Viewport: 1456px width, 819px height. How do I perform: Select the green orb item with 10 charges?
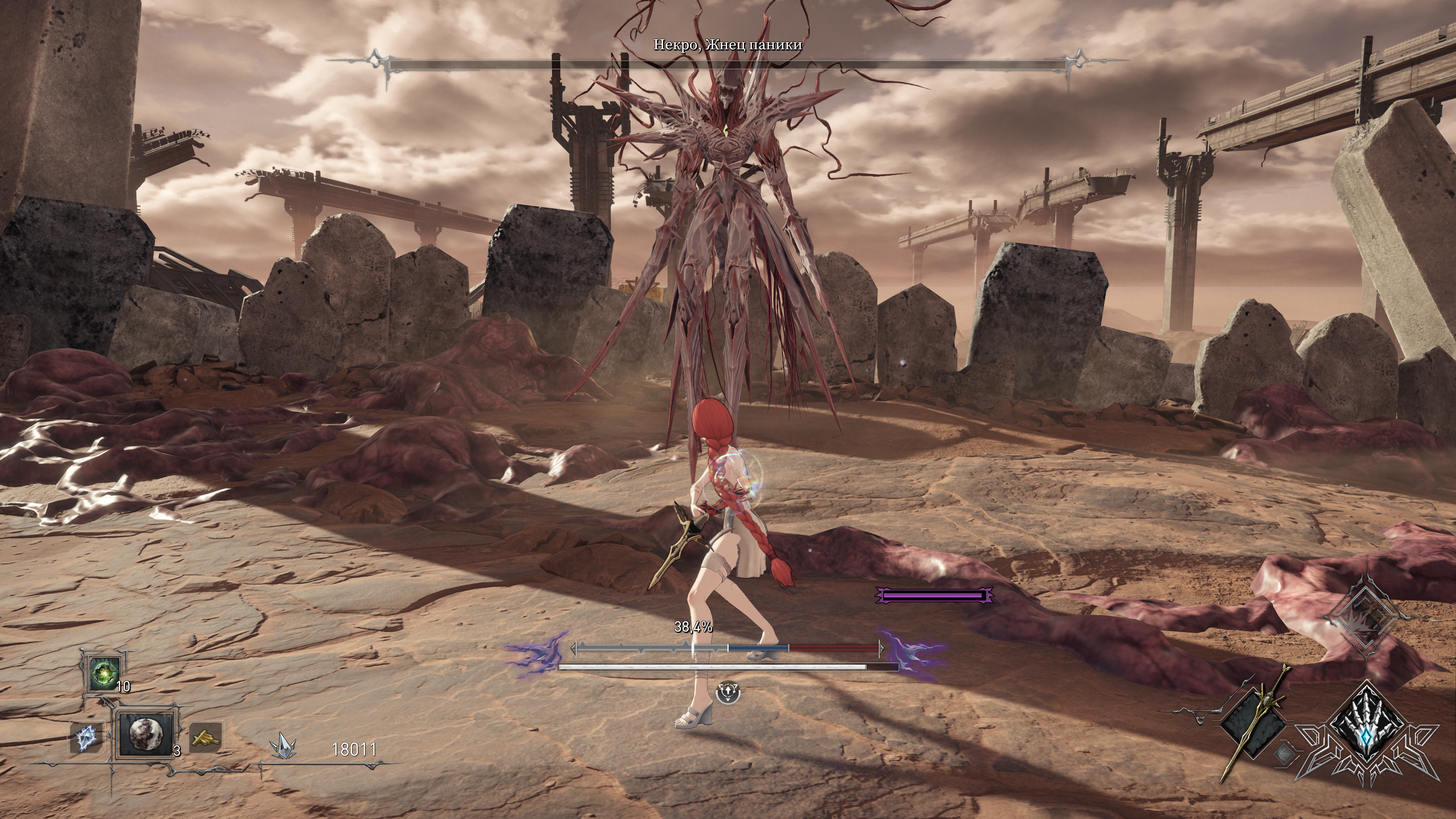coord(105,673)
